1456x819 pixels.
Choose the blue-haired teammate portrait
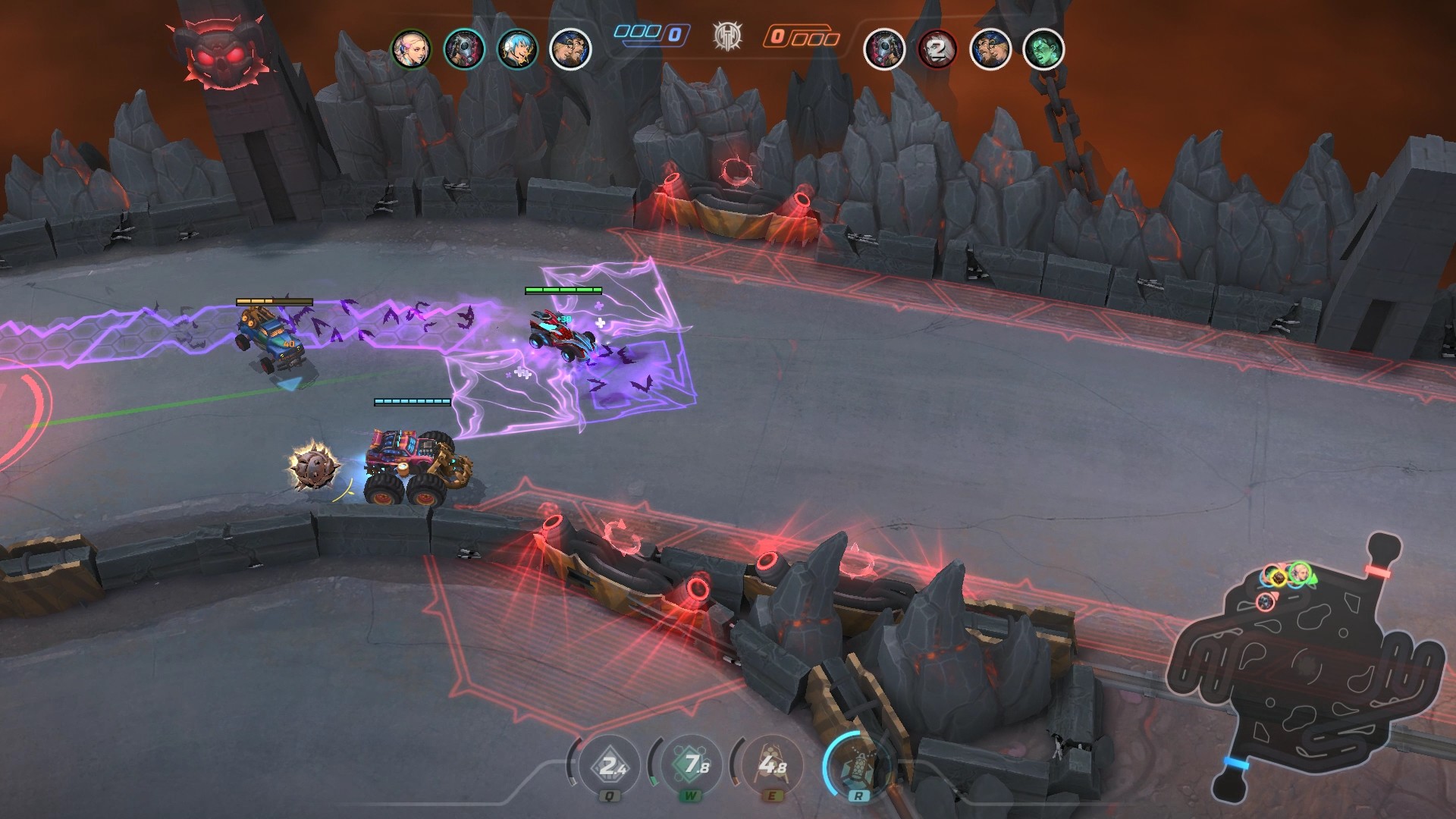point(518,50)
